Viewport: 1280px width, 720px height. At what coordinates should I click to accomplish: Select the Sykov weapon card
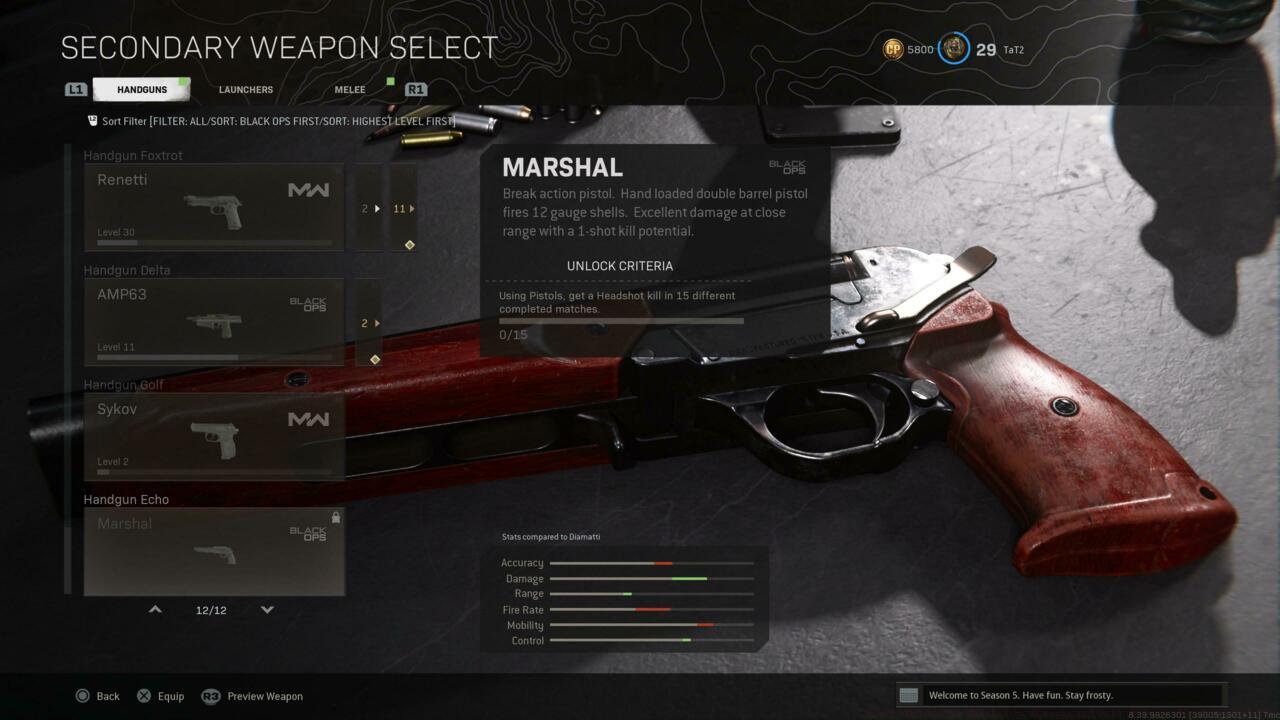click(213, 435)
